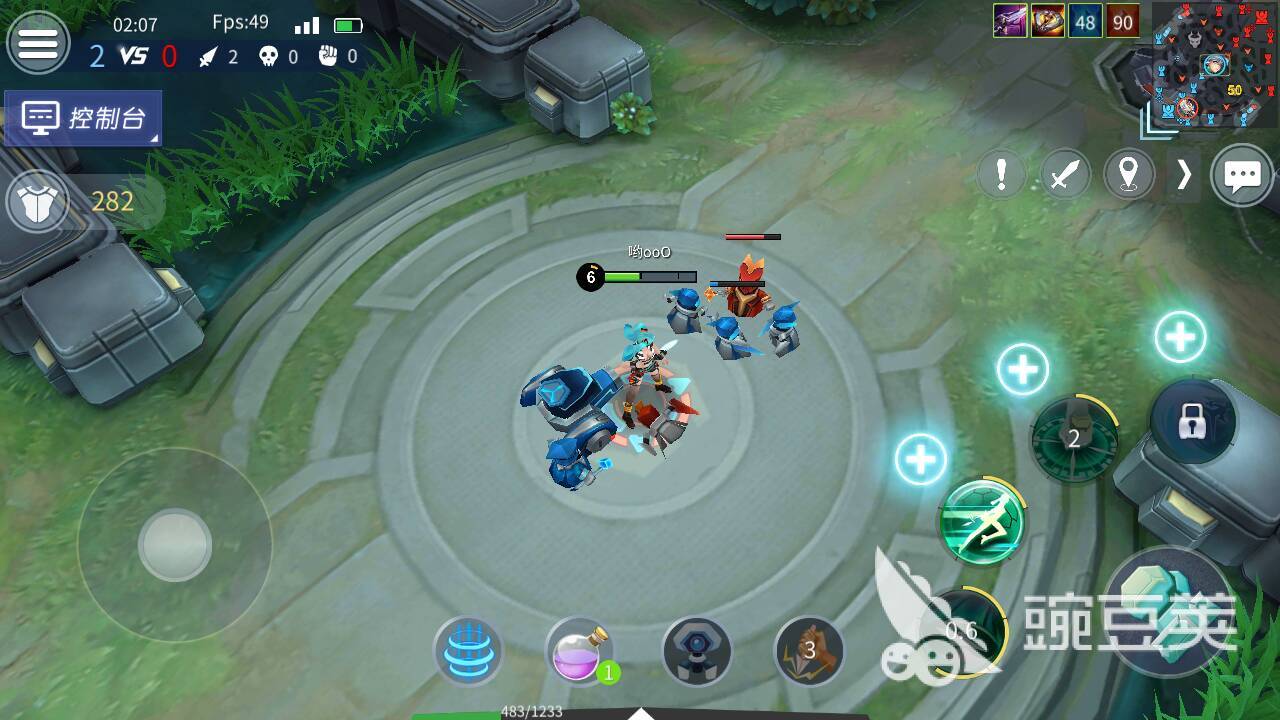Tap the movement joystick knob

pos(175,545)
